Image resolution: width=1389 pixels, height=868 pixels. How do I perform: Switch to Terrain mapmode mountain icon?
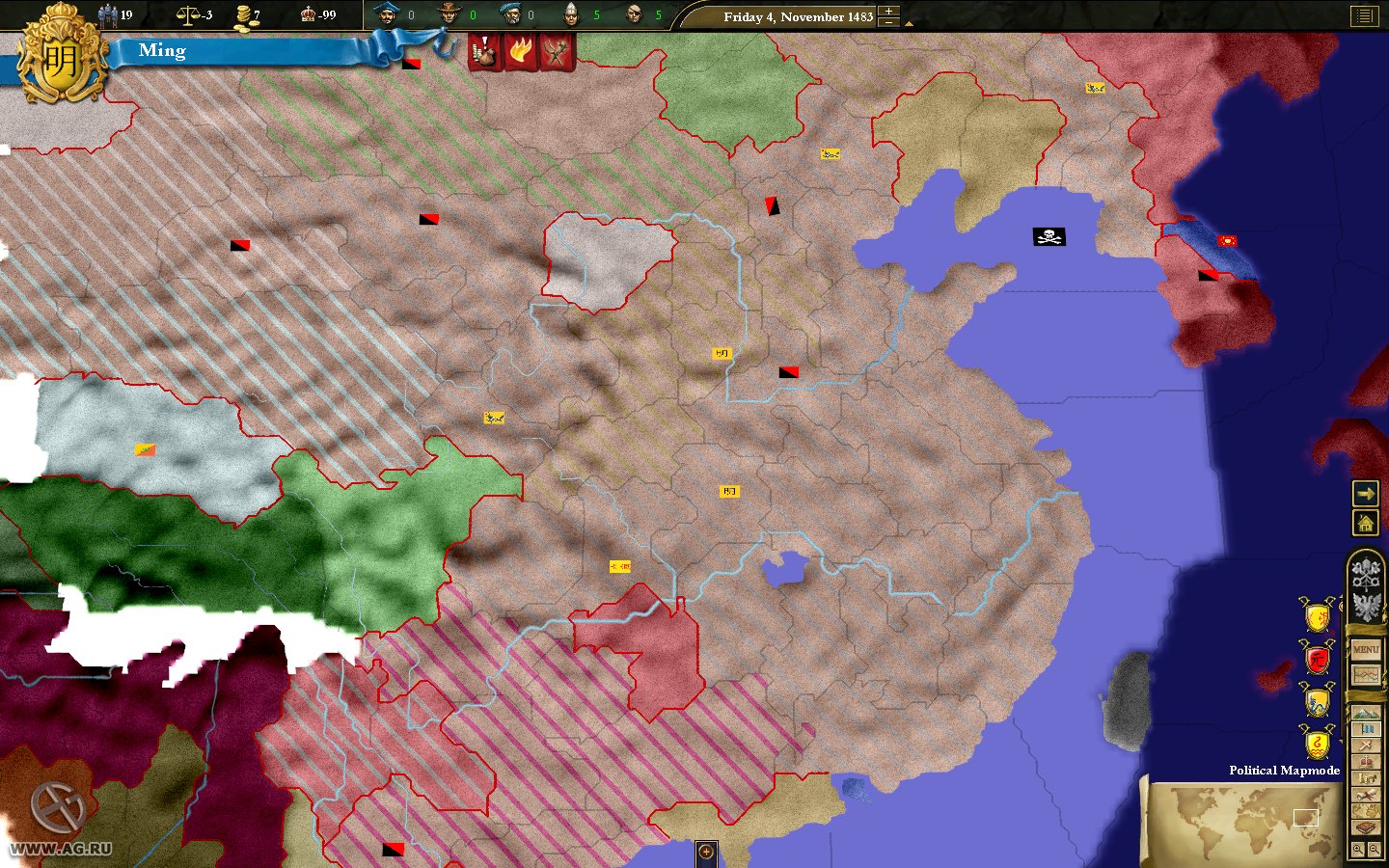(x=1364, y=712)
